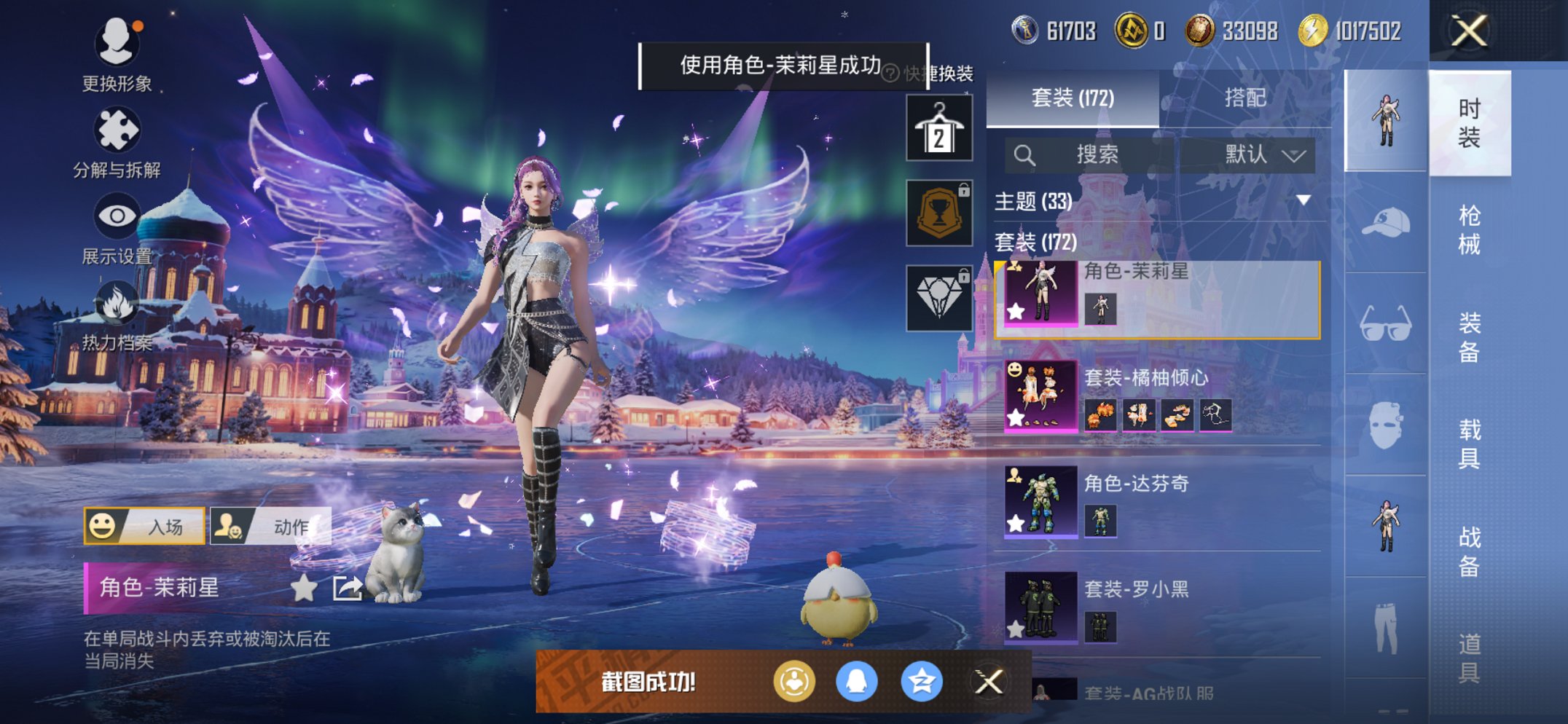Switch to the 枪械 firearms category
Viewport: 1568px width, 724px height.
(x=1469, y=229)
